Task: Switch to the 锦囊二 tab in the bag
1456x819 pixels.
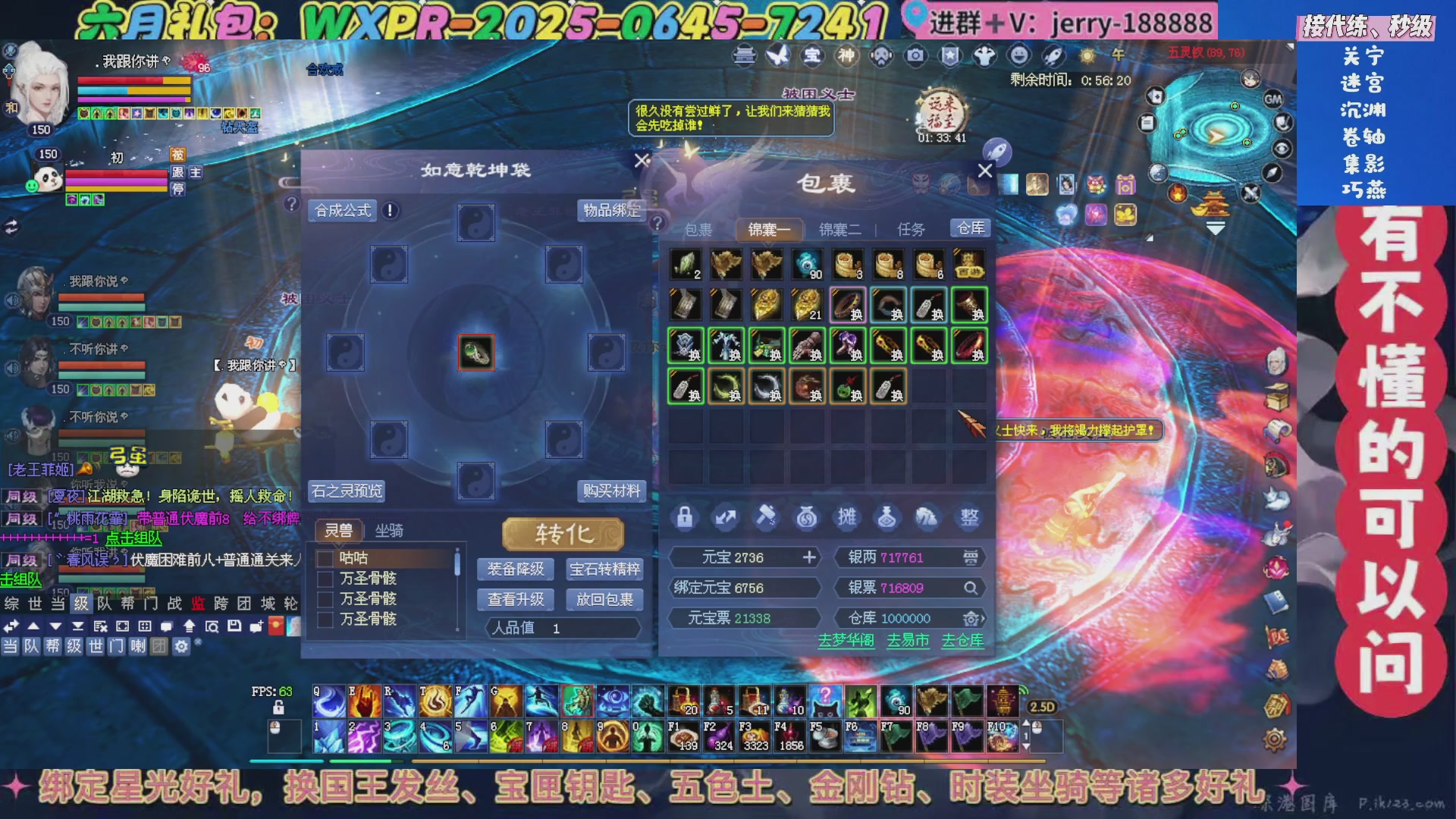Action: [839, 228]
